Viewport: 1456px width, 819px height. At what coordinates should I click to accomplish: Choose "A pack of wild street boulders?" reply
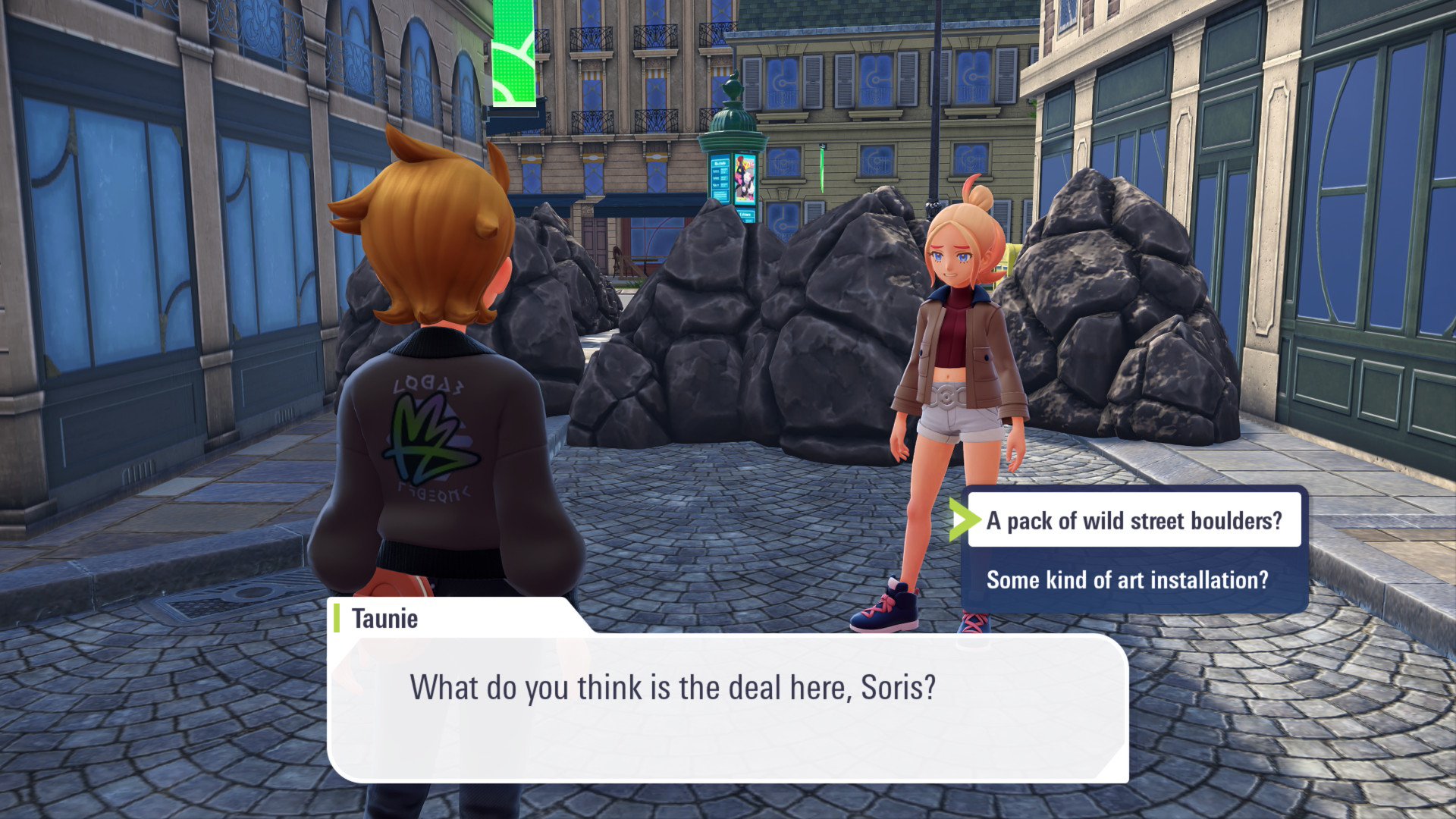coord(1134,520)
